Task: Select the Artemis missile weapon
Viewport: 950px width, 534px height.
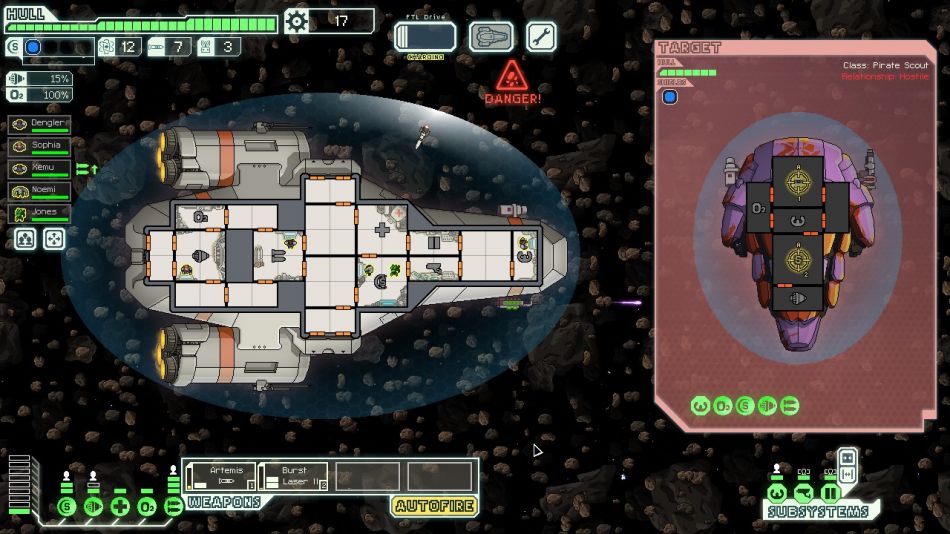Action: pos(220,477)
